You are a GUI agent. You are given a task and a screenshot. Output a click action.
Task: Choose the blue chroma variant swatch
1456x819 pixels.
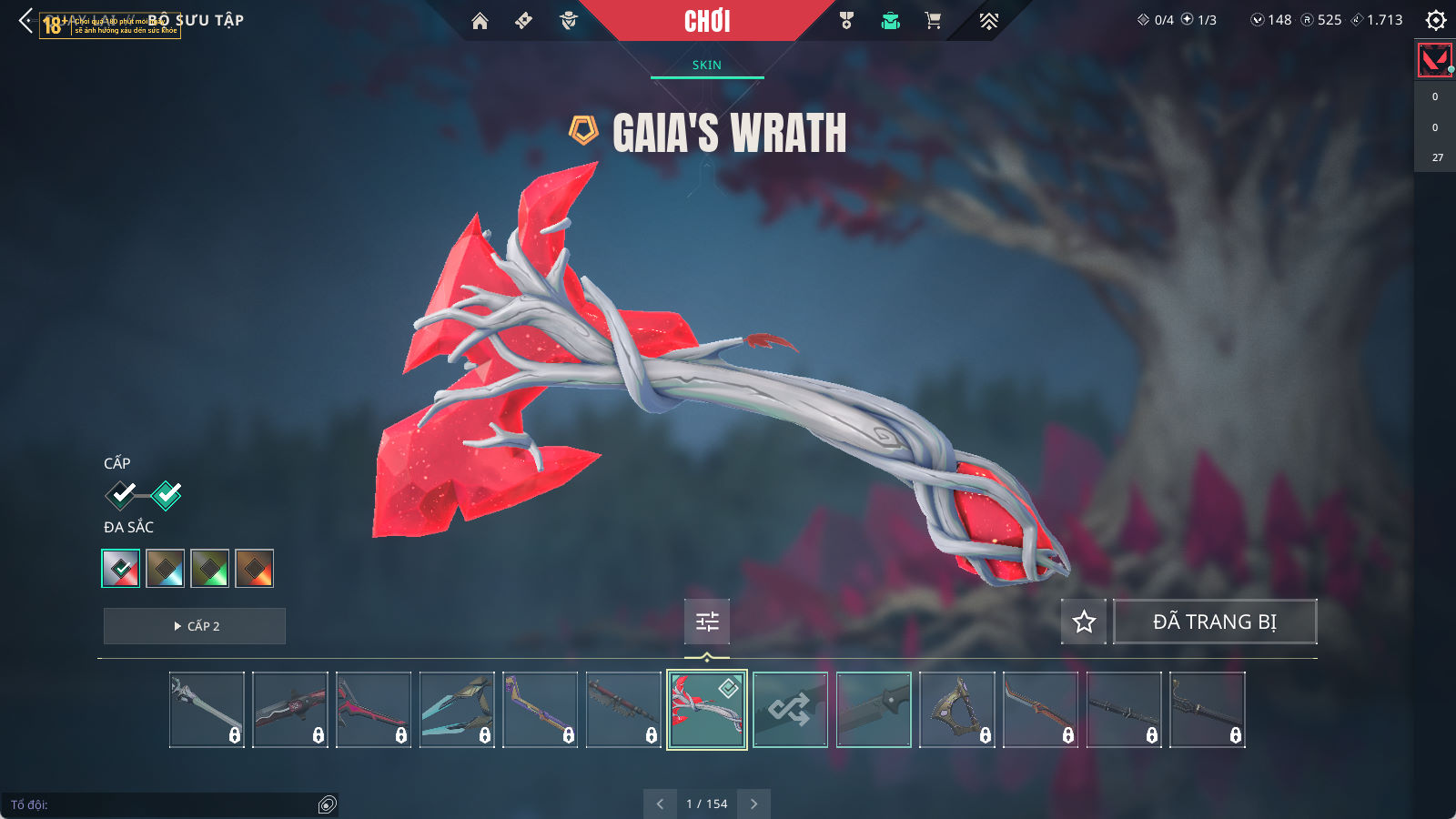click(x=166, y=569)
